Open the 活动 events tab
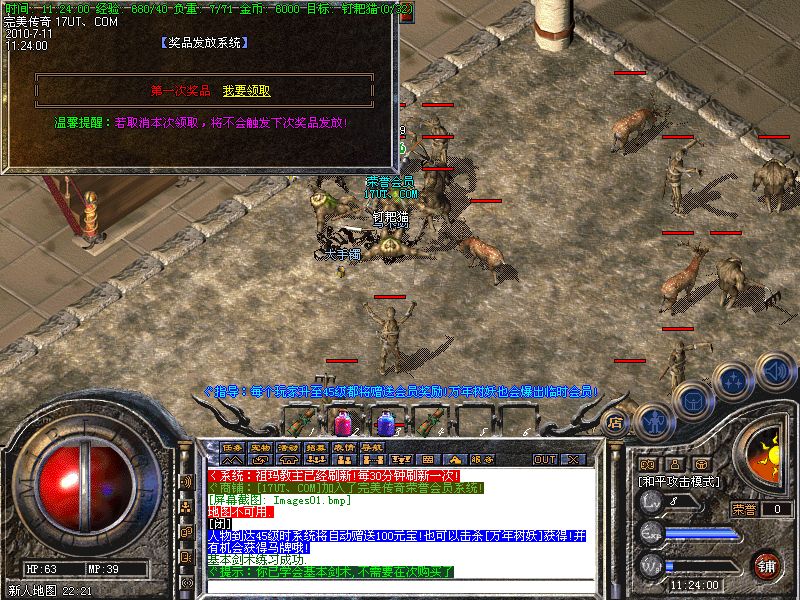Viewport: 800px width, 600px height. pyautogui.click(x=288, y=447)
